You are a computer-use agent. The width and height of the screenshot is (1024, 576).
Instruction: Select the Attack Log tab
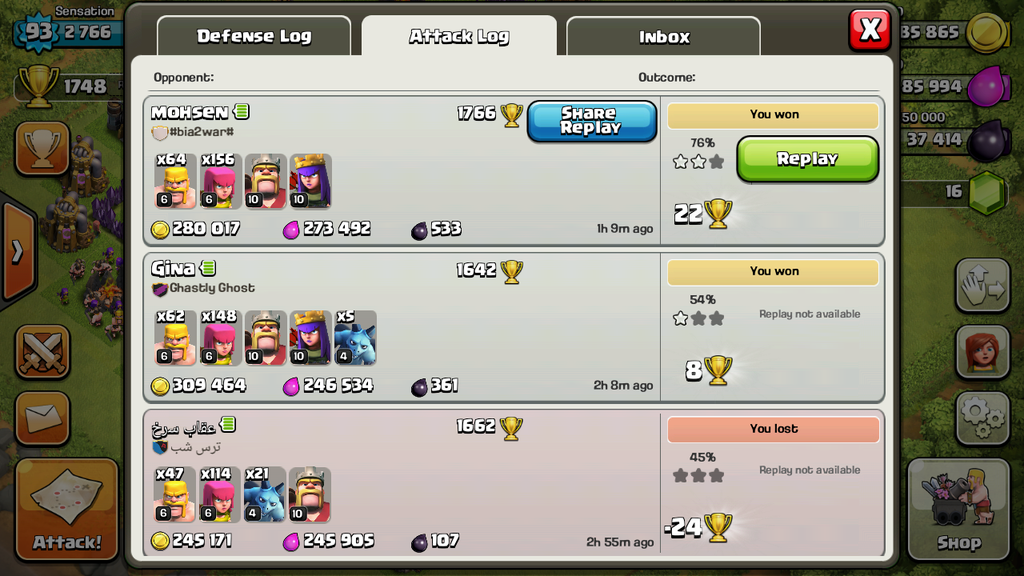coord(459,36)
